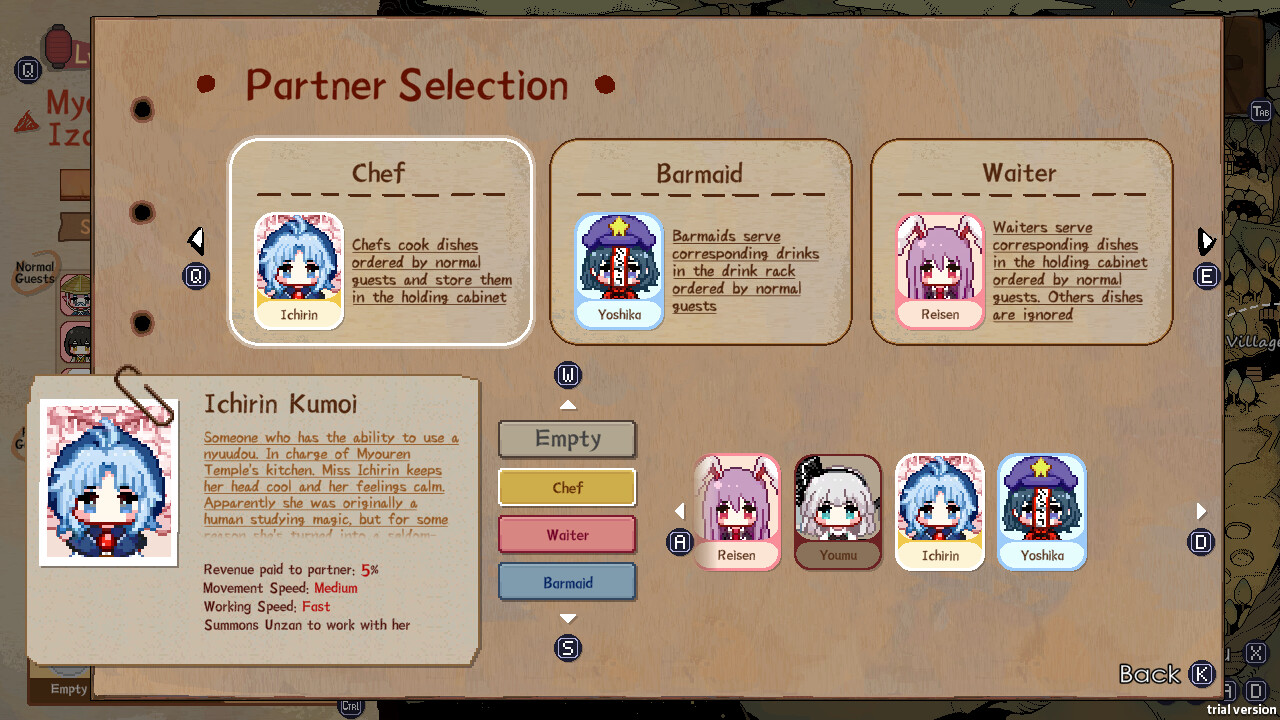Screen dimensions: 1280x720
Task: Assign the Waiter role
Action: pyautogui.click(x=567, y=534)
